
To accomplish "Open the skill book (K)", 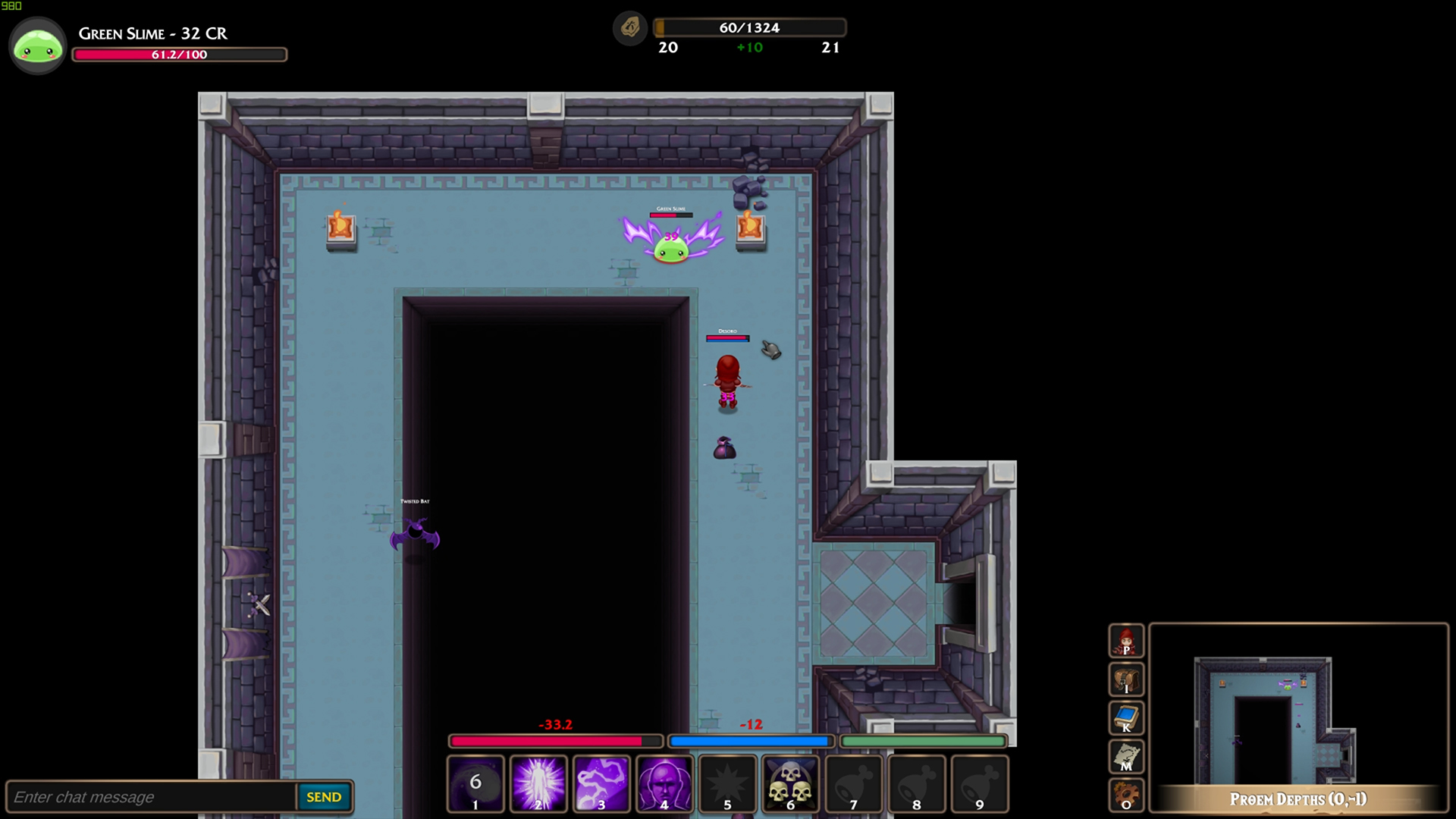I will [1126, 718].
